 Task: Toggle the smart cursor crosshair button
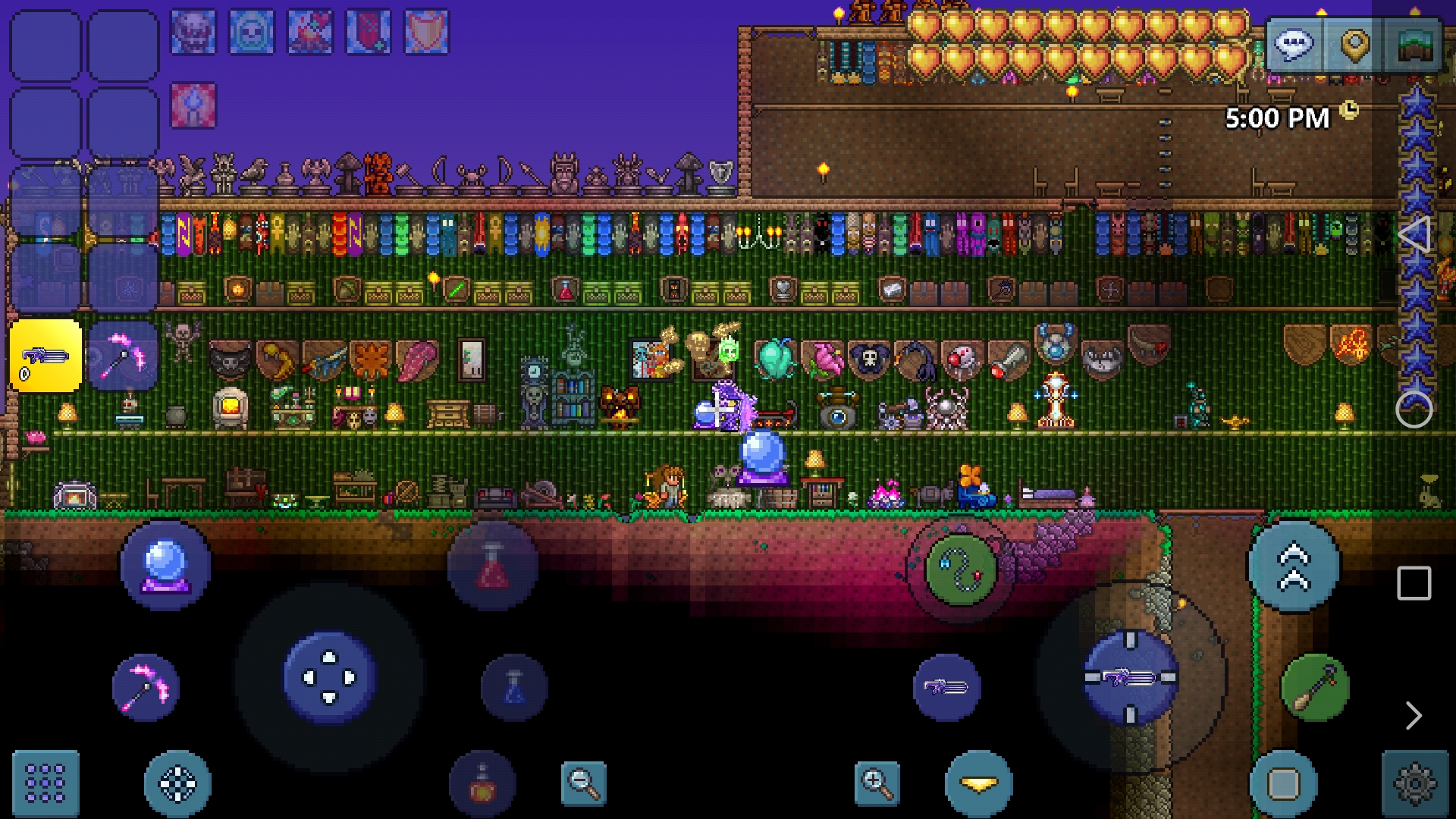pos(177,783)
